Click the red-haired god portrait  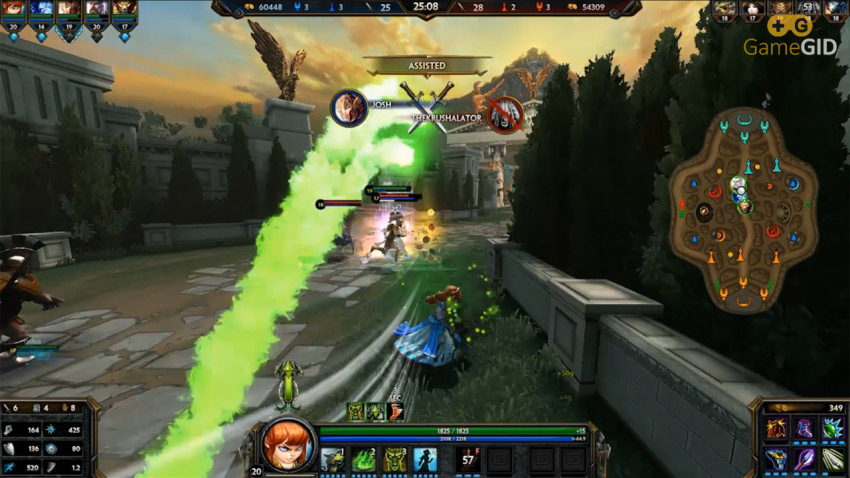tap(289, 445)
